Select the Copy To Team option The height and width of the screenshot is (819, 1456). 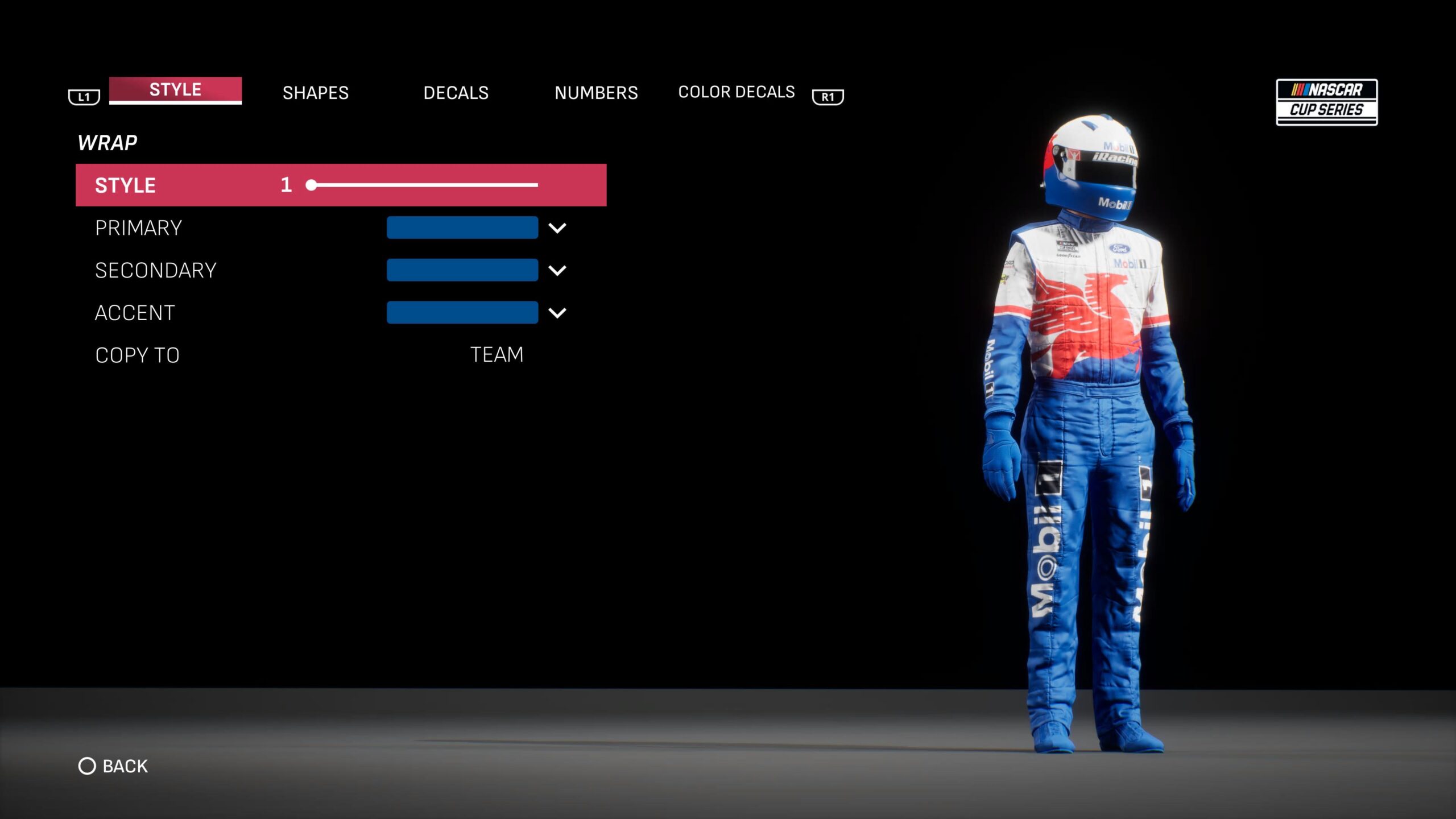coord(496,355)
